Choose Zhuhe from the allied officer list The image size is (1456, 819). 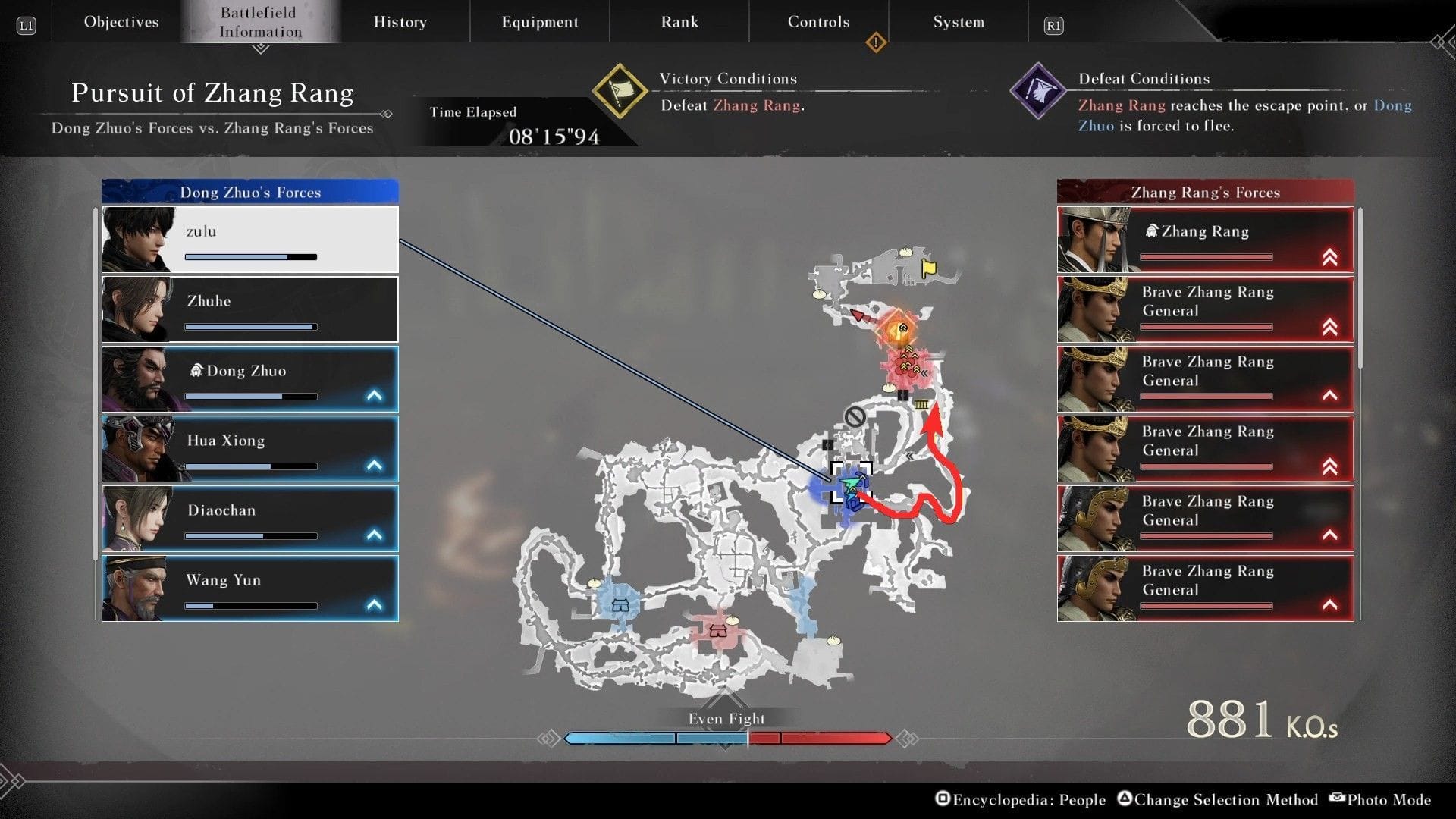point(250,309)
